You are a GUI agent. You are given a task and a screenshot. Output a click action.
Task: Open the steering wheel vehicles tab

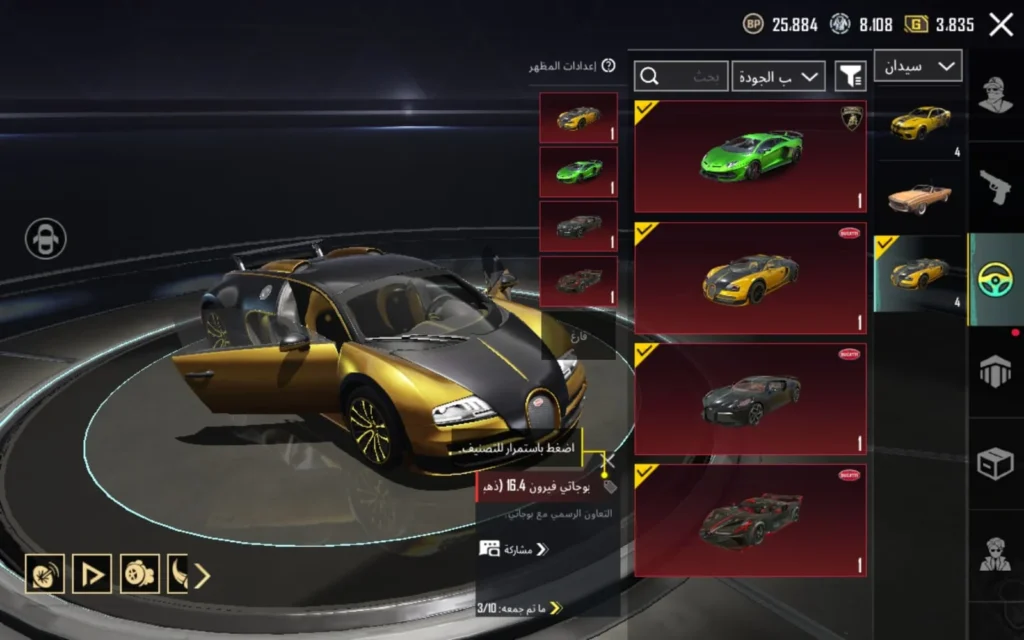click(x=996, y=278)
